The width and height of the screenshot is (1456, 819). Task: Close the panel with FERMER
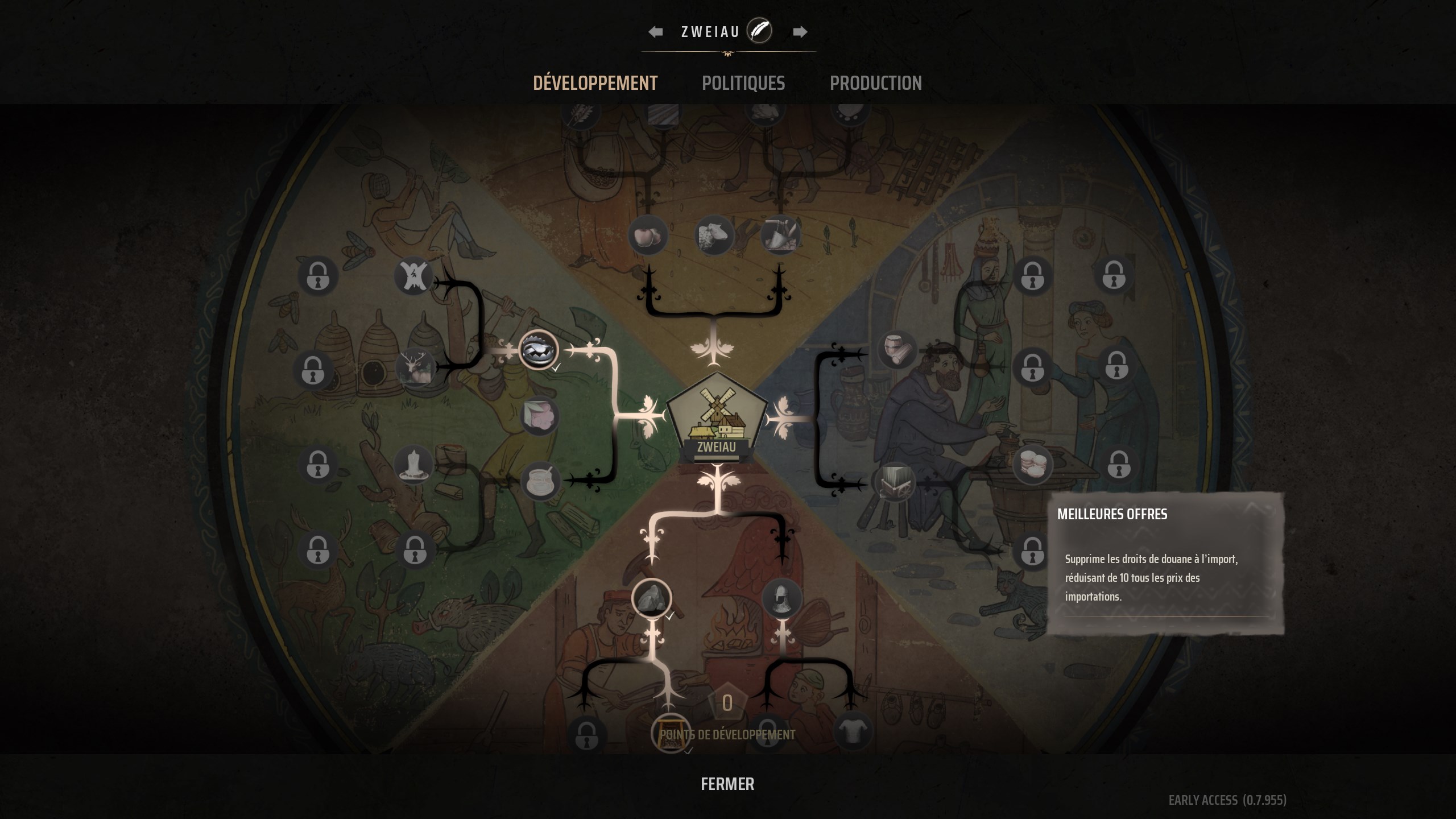click(x=728, y=784)
